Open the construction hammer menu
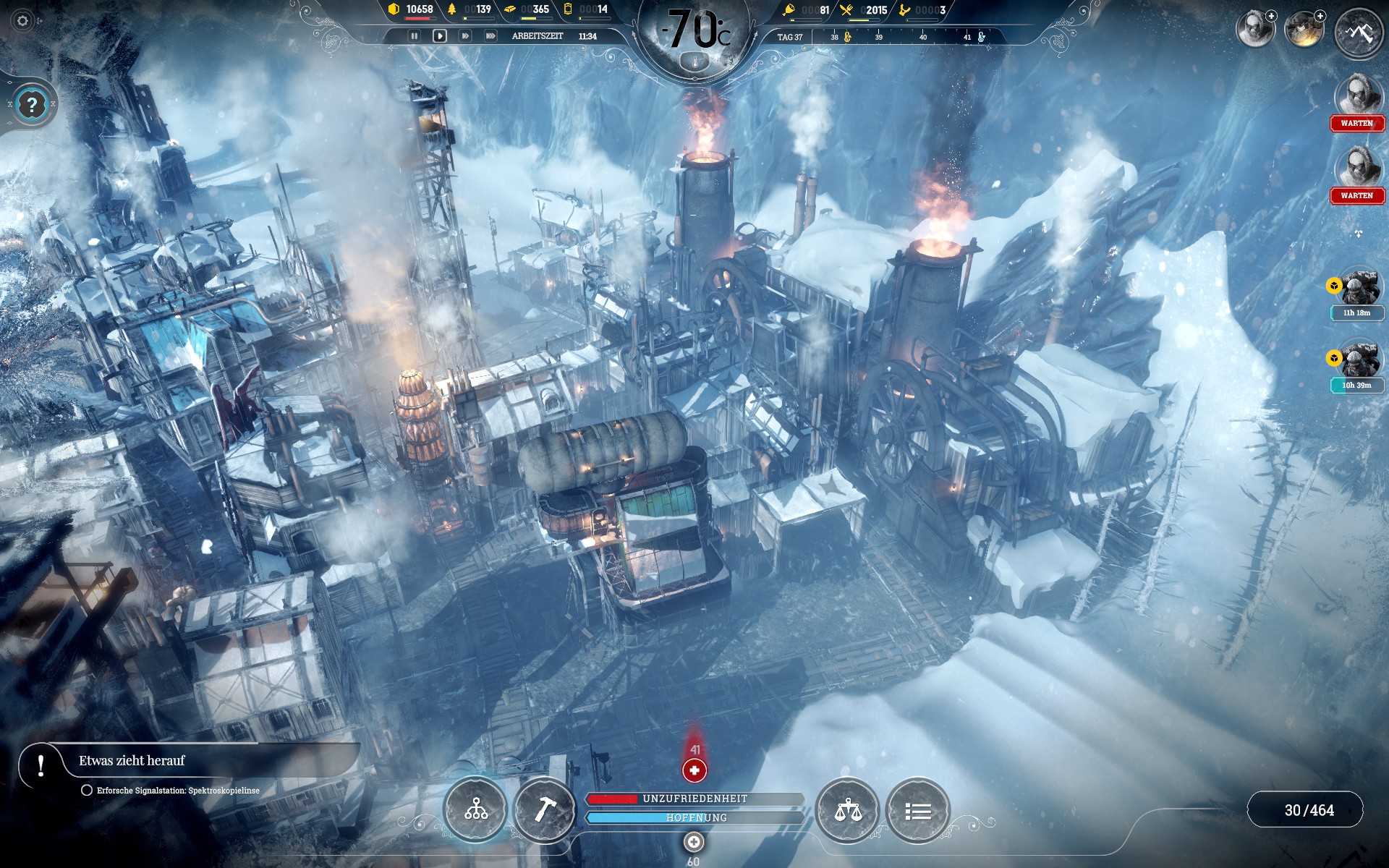 click(544, 810)
